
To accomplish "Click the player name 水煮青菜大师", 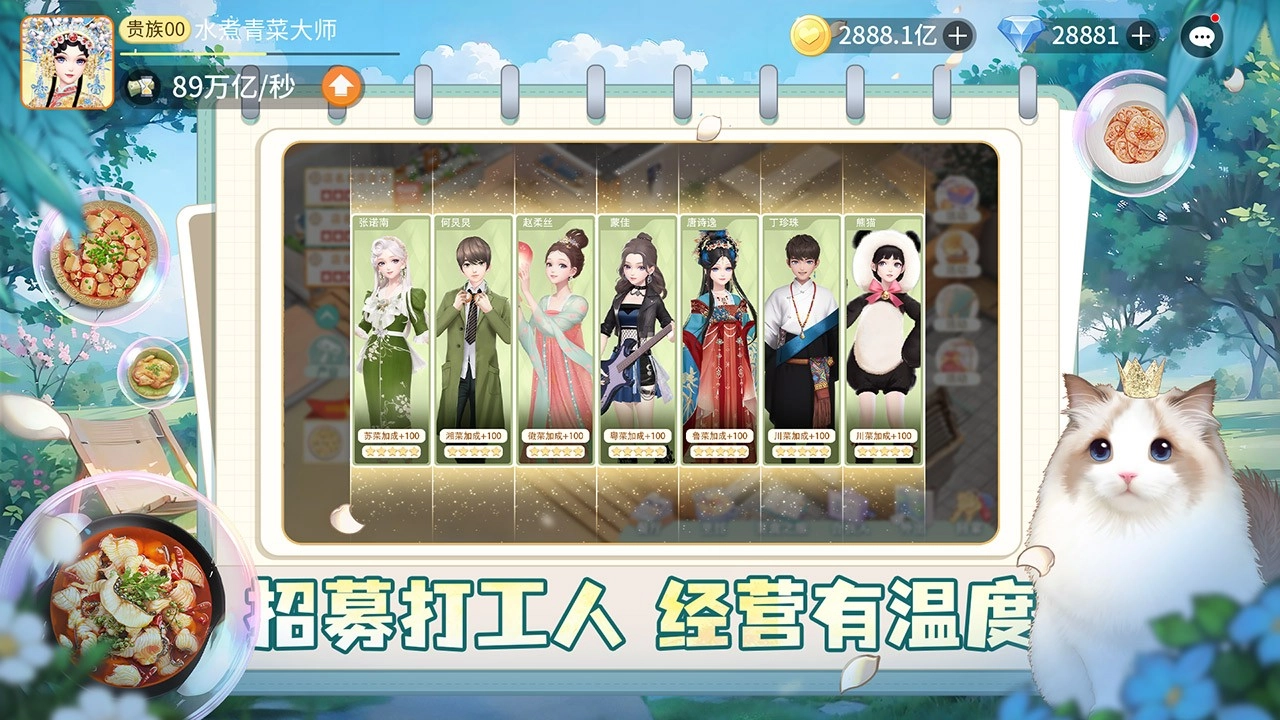I will coord(268,28).
